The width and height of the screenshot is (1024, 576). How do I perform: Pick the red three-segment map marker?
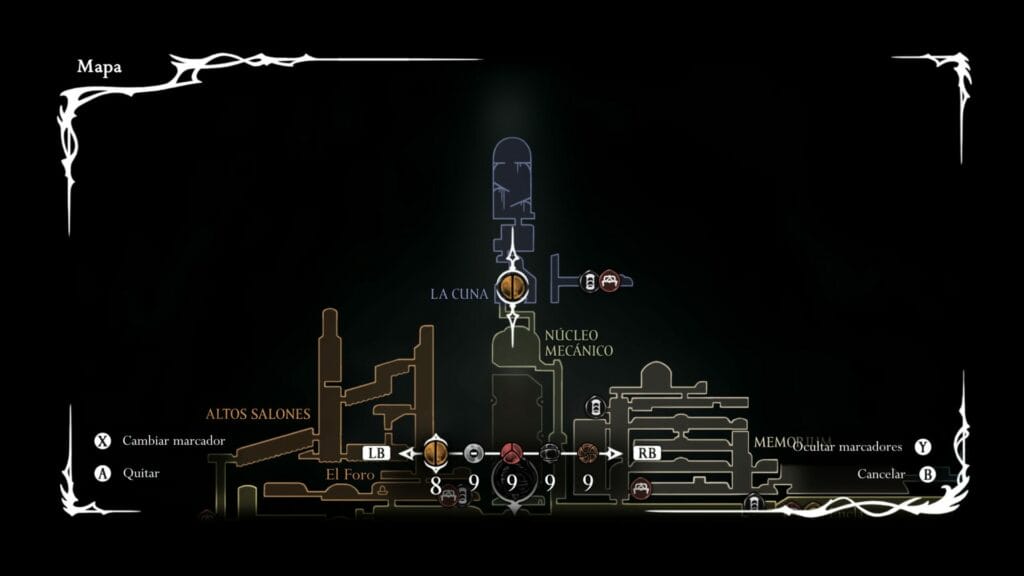(511, 453)
